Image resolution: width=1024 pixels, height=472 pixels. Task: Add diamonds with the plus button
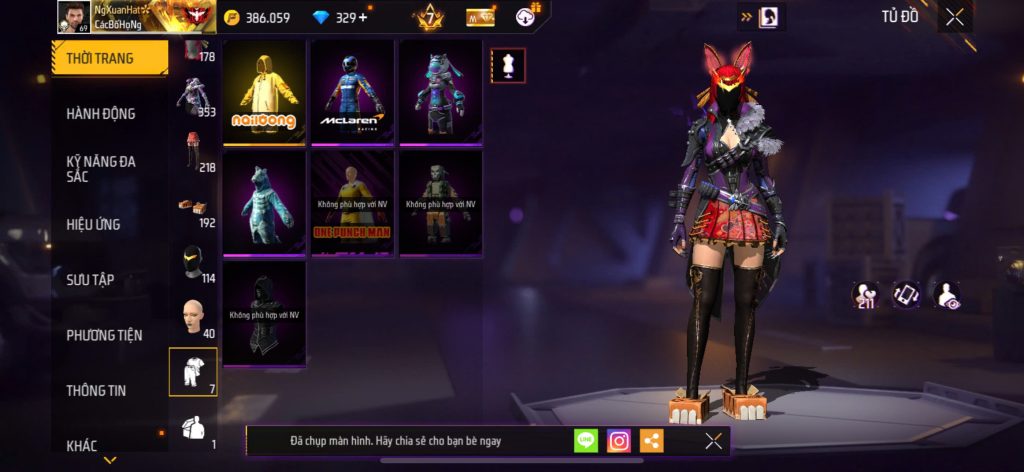[362, 17]
